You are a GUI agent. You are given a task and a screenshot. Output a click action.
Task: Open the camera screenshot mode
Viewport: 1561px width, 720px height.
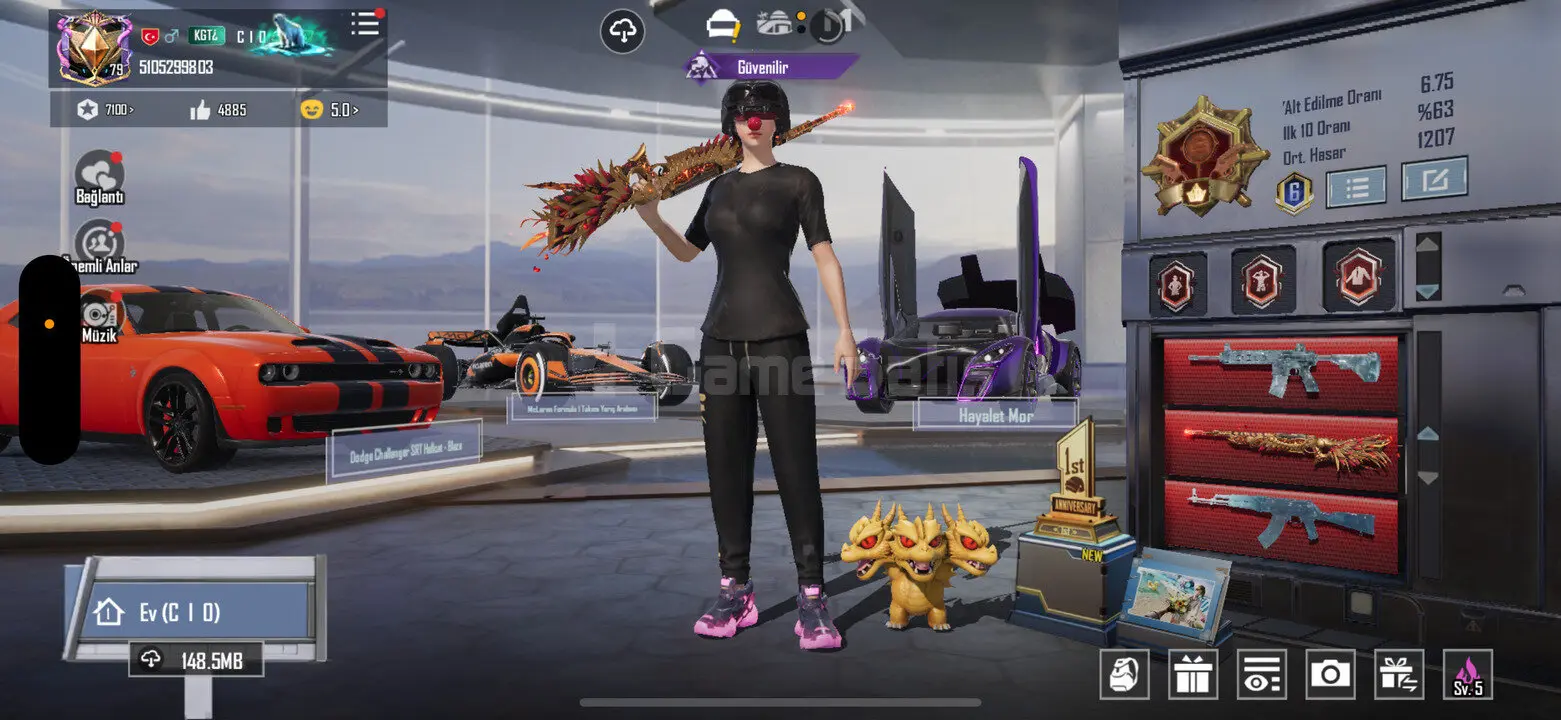(x=1330, y=674)
